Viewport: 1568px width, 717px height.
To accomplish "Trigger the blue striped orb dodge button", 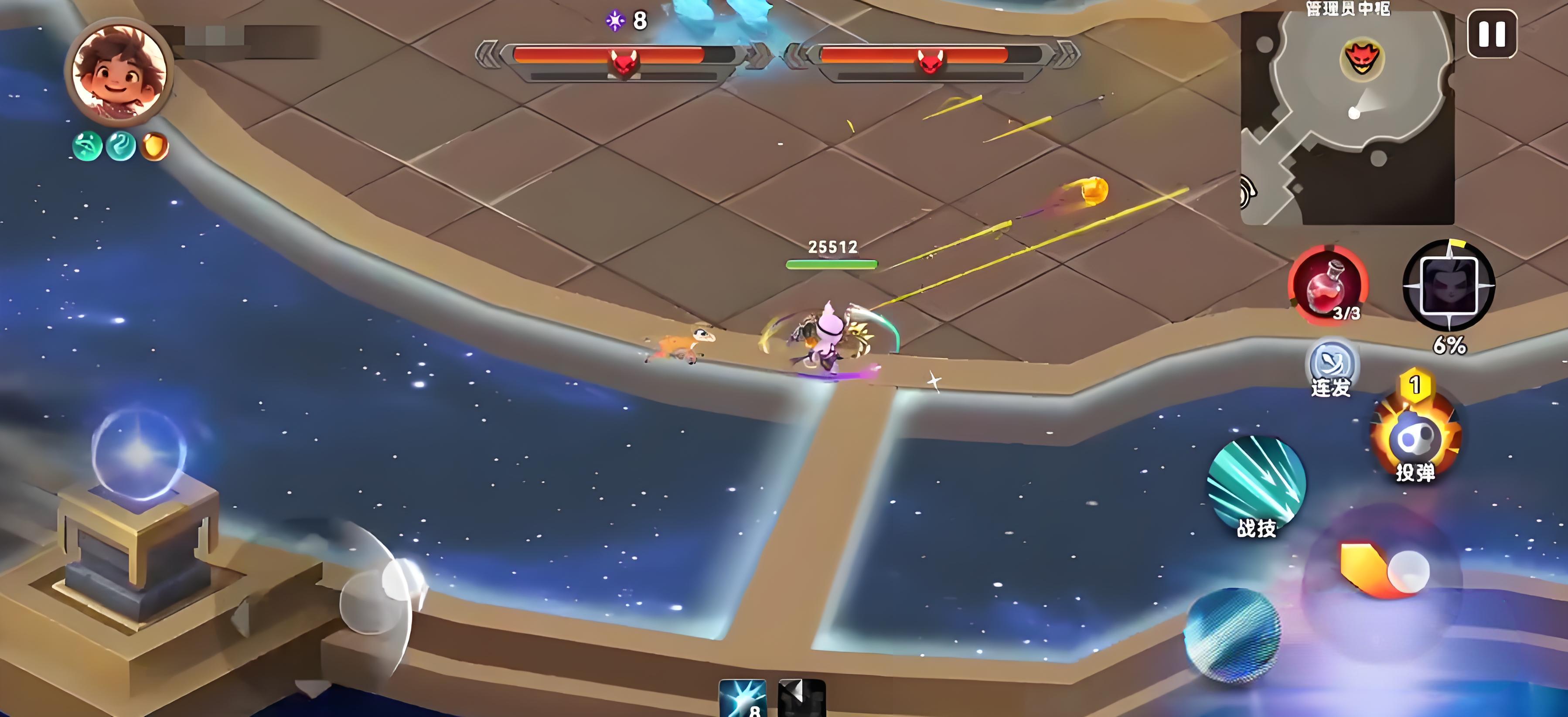I will tap(1232, 634).
